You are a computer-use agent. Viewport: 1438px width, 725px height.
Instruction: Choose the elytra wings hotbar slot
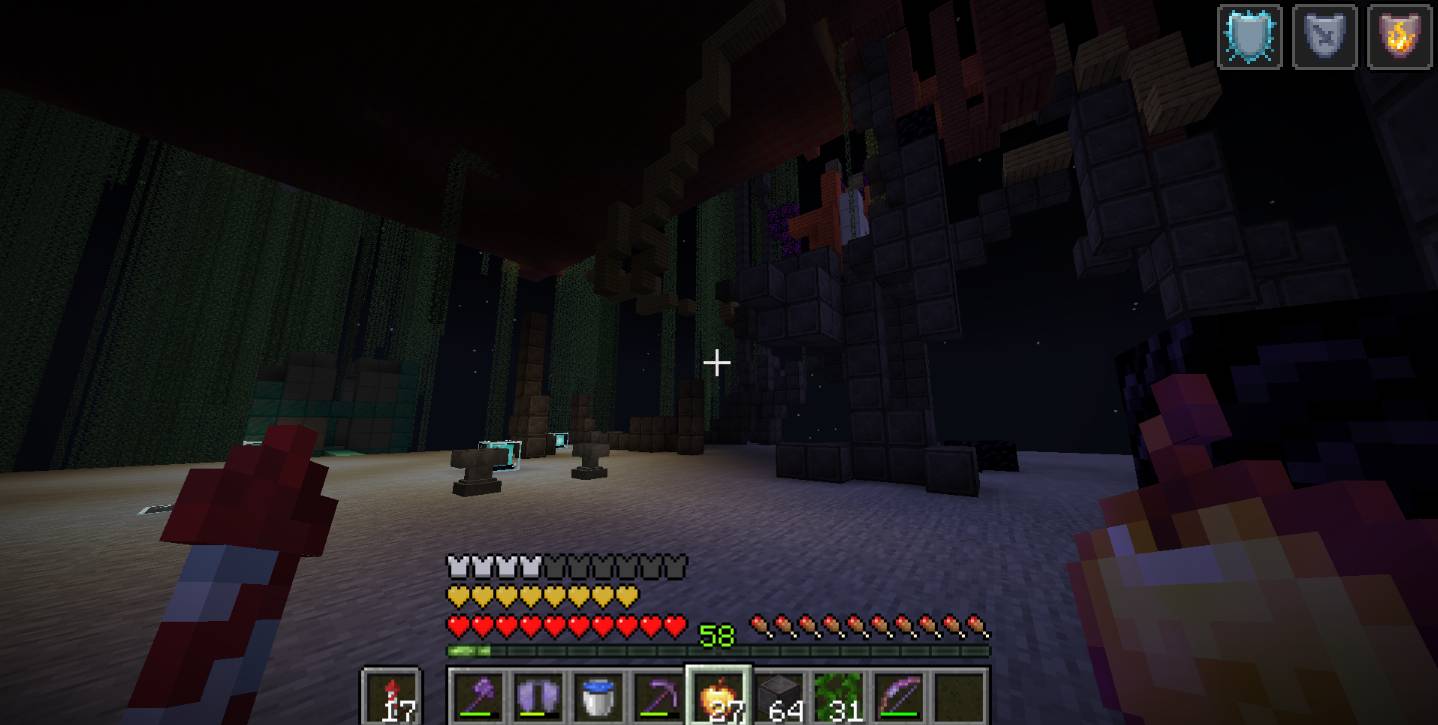pyautogui.click(x=538, y=696)
